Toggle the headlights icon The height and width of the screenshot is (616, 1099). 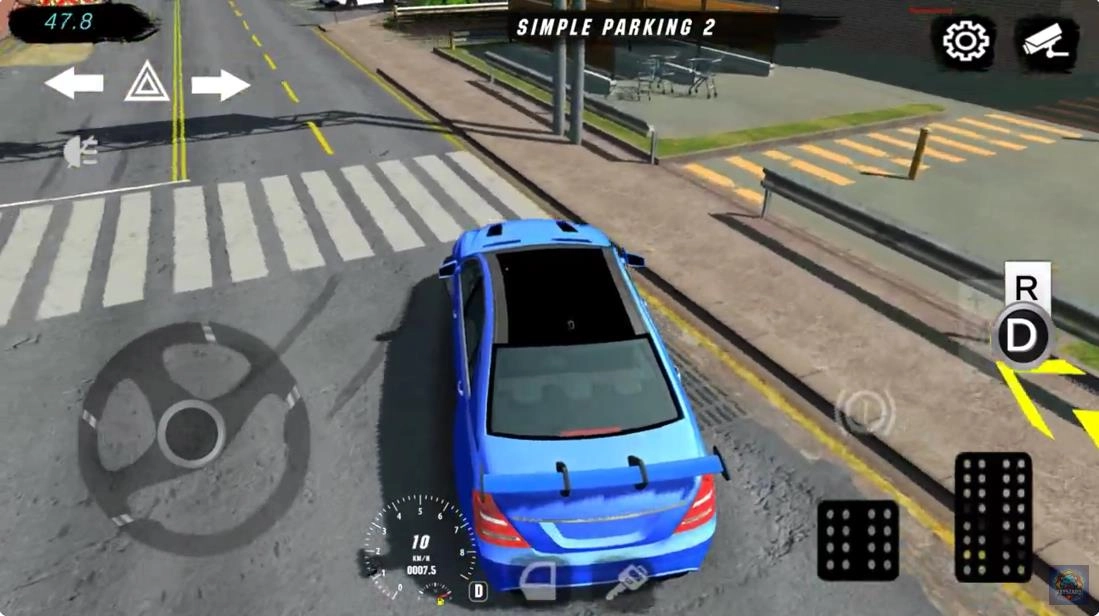(80, 152)
